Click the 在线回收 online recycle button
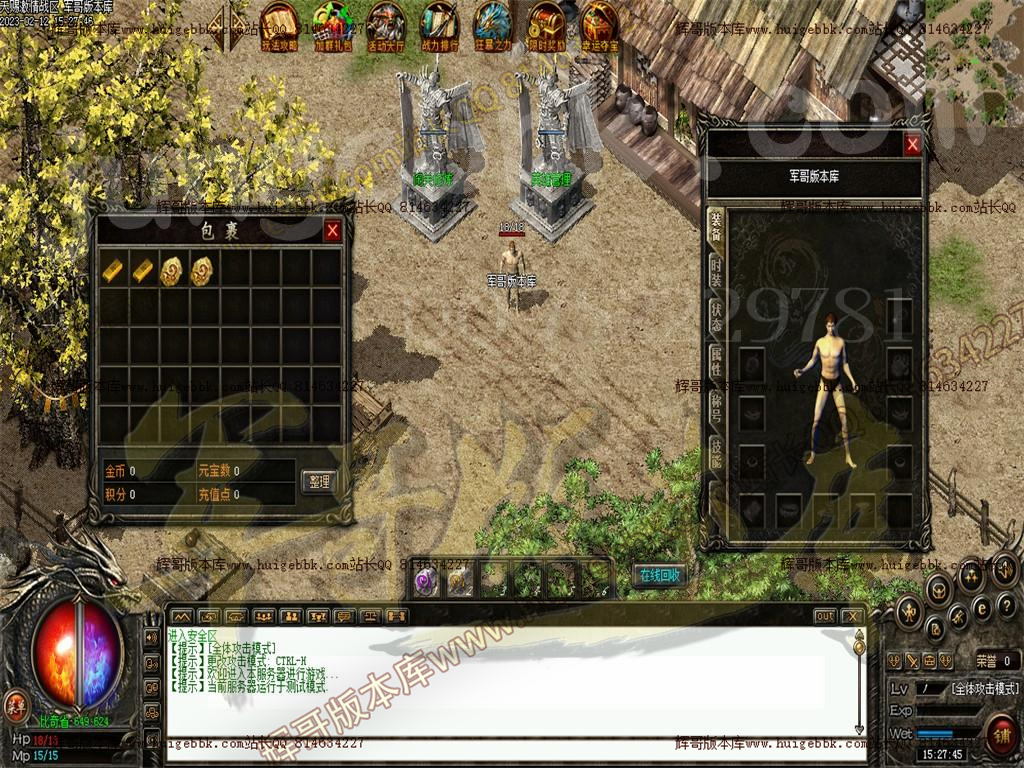This screenshot has width=1024, height=768. point(659,575)
